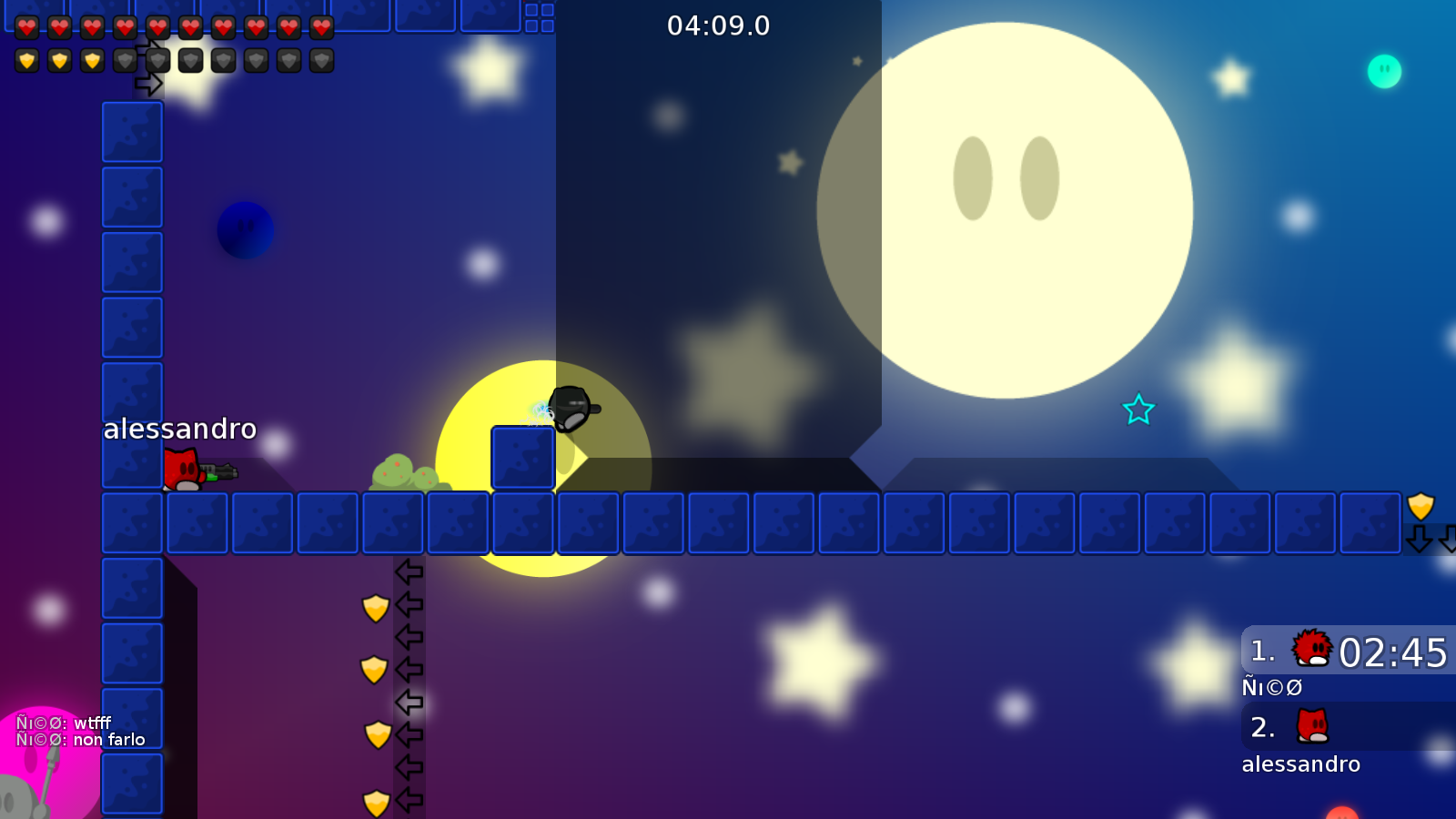Select the spiky red tee avatar in first place
This screenshot has width=1456, height=819.
(x=1312, y=650)
